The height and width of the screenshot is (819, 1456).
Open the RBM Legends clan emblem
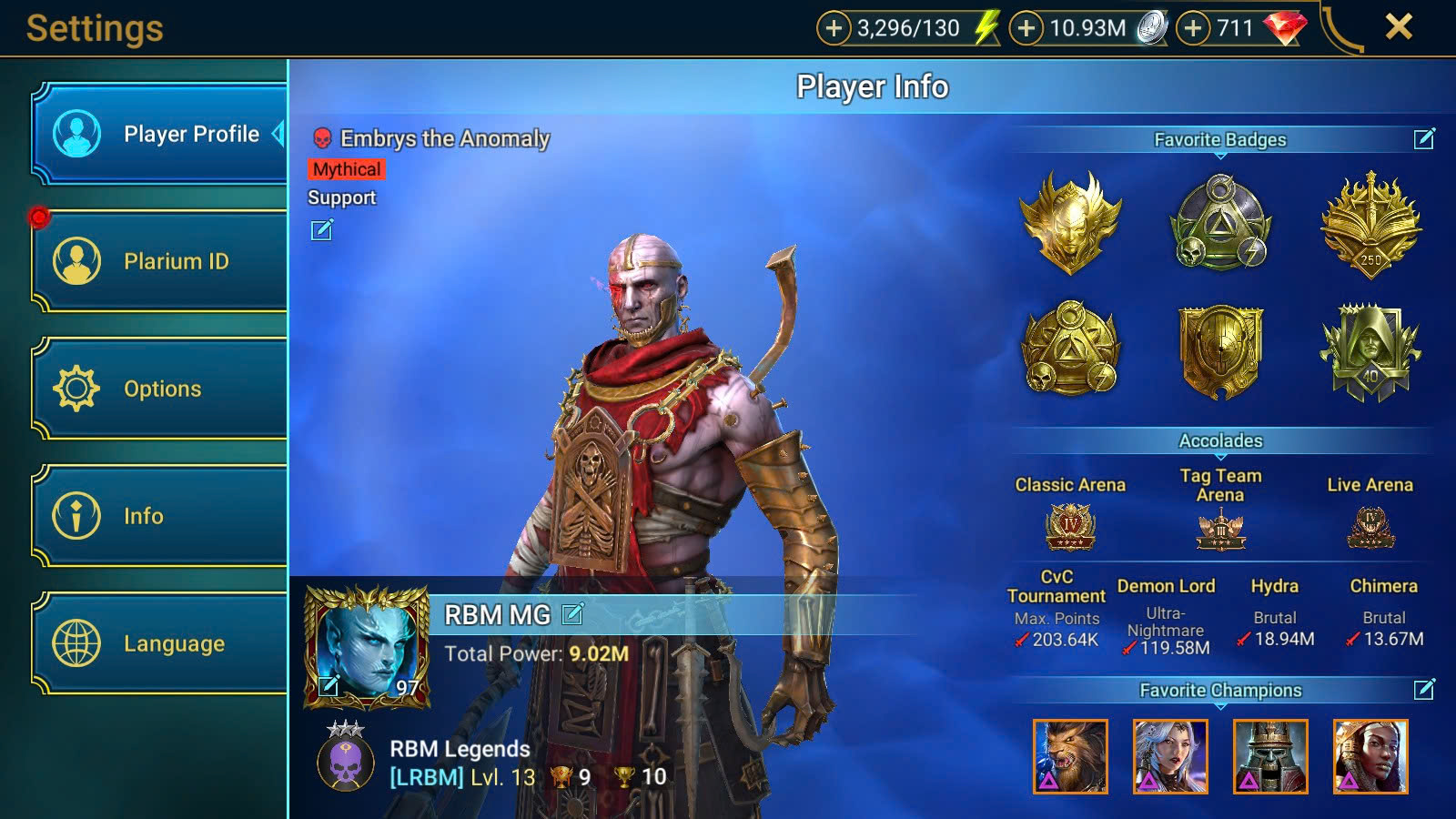pos(346,761)
